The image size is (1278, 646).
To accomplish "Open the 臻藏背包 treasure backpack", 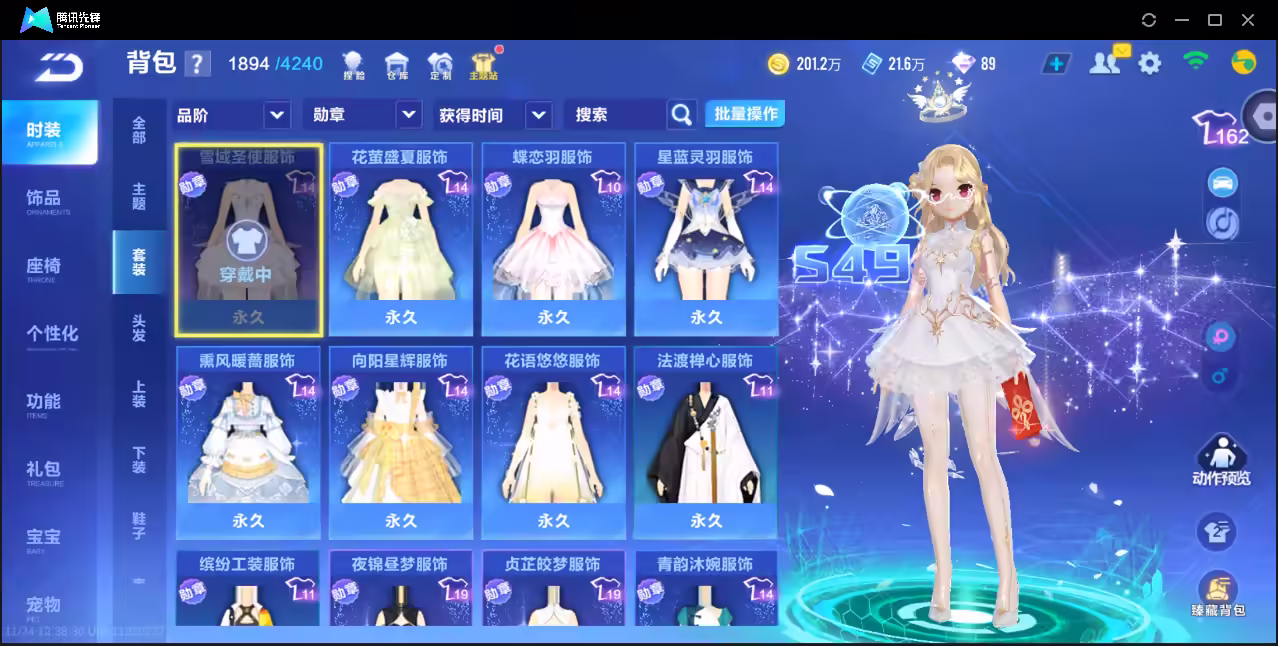I will pos(1217,594).
